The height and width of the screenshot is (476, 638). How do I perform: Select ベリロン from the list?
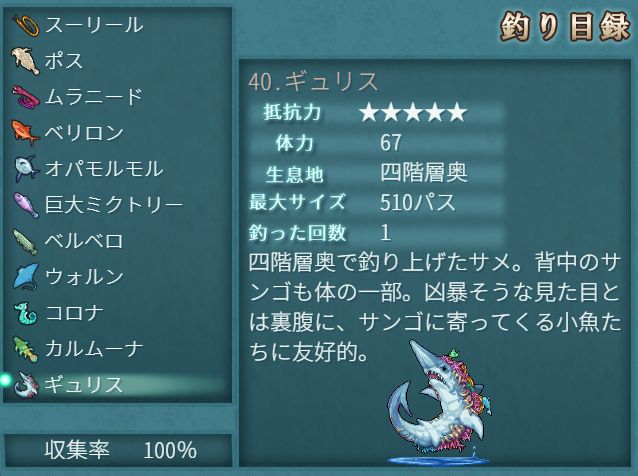click(85, 133)
